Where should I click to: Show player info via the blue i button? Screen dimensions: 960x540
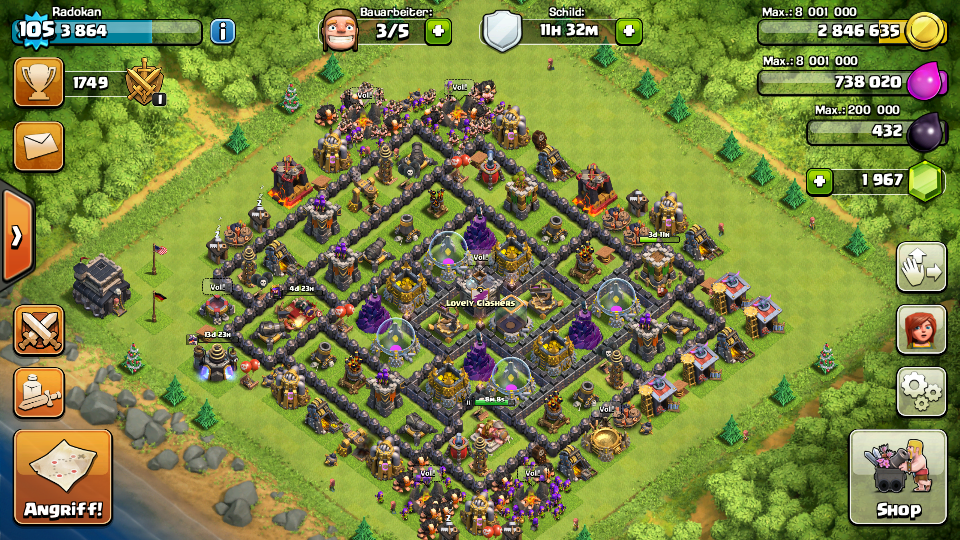coord(222,31)
